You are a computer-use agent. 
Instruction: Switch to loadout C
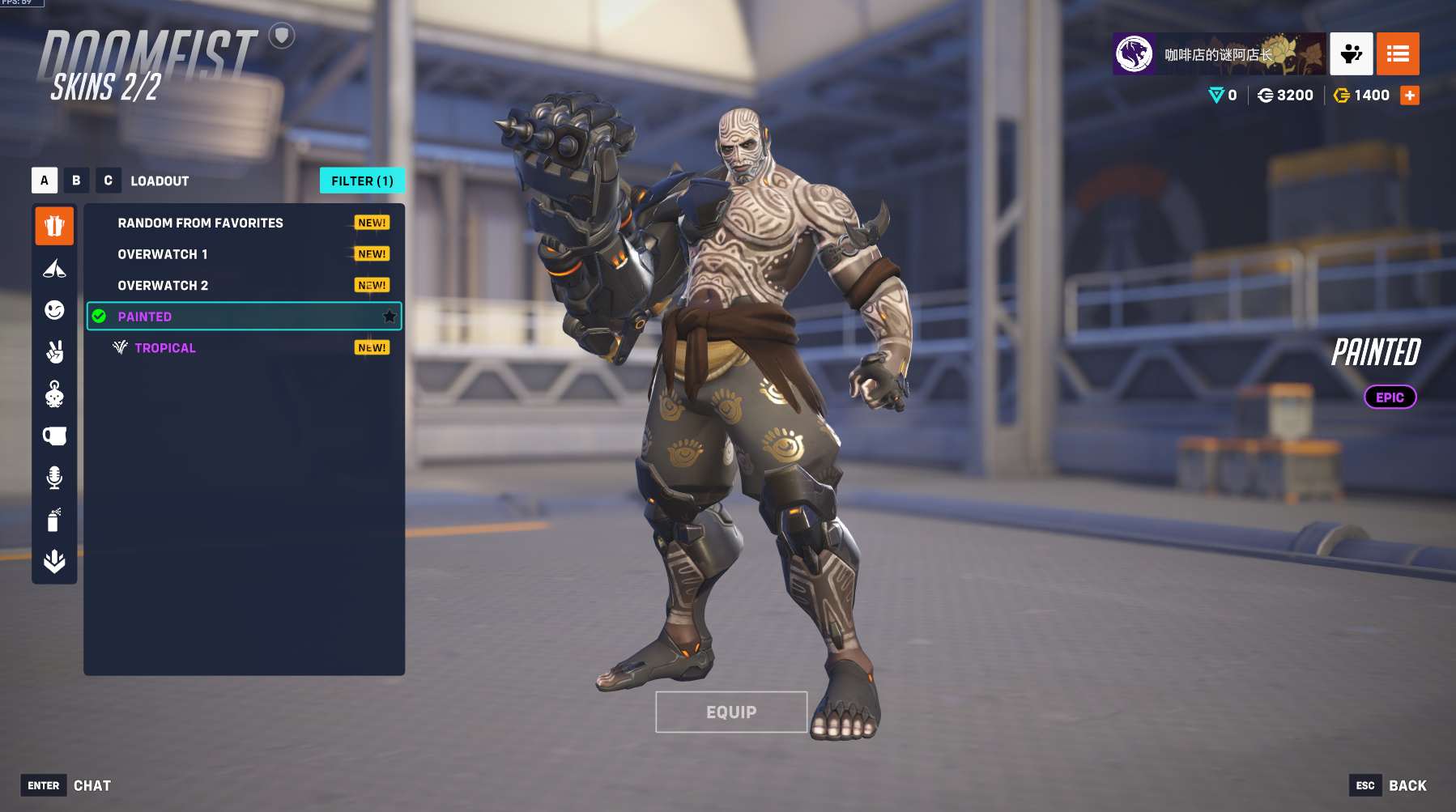[x=109, y=181]
